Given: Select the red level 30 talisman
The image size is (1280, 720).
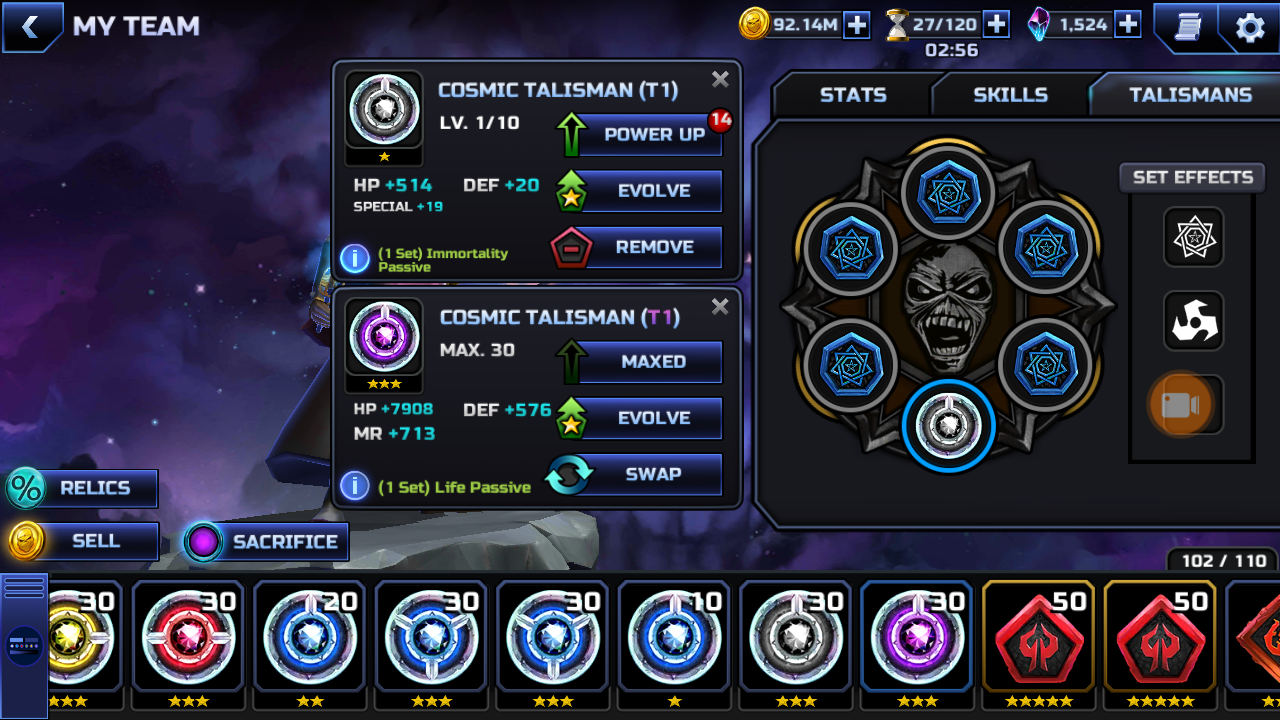Looking at the screenshot, I should coord(187,634).
